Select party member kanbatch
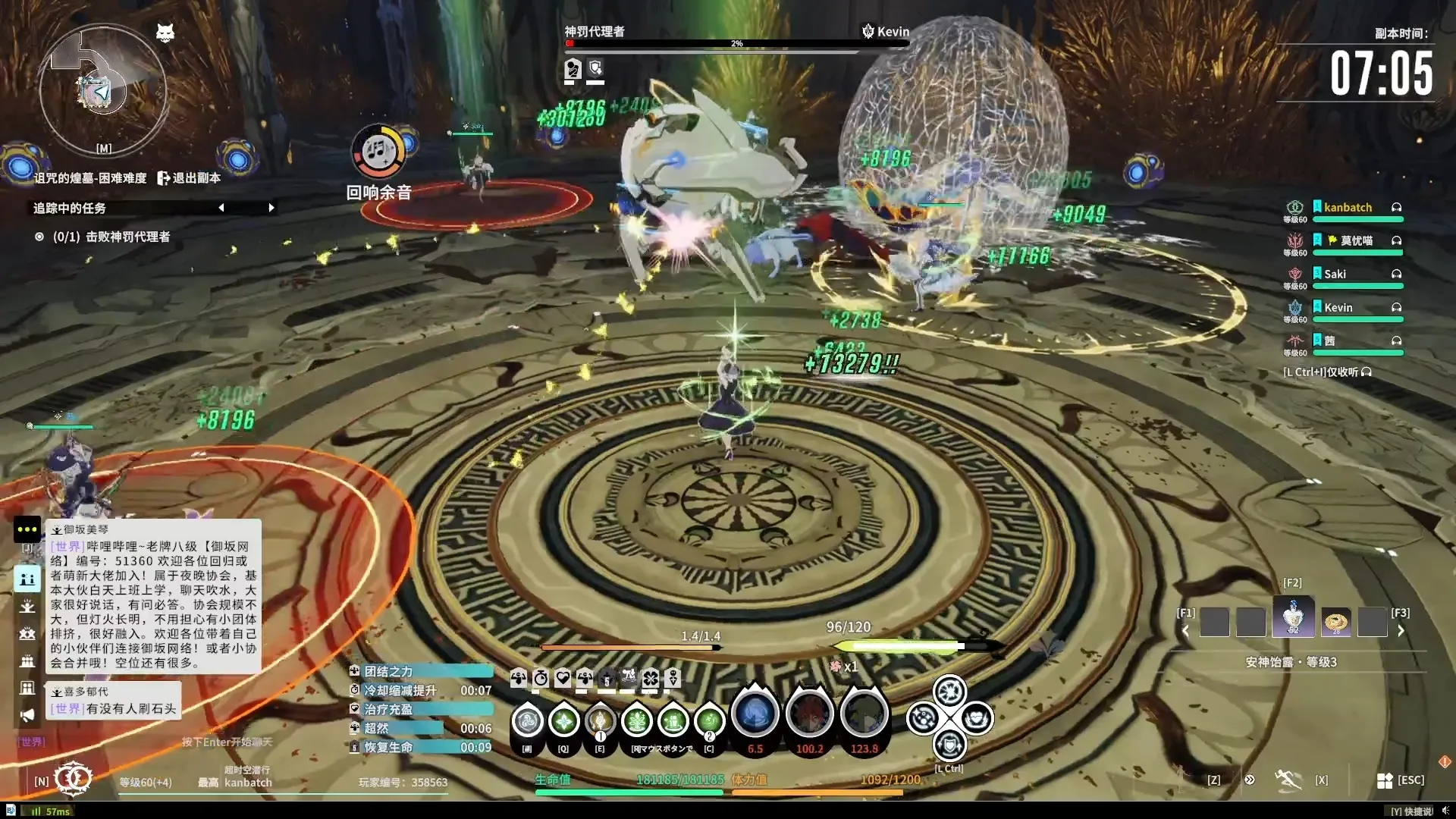This screenshot has width=1456, height=819. tap(1348, 208)
